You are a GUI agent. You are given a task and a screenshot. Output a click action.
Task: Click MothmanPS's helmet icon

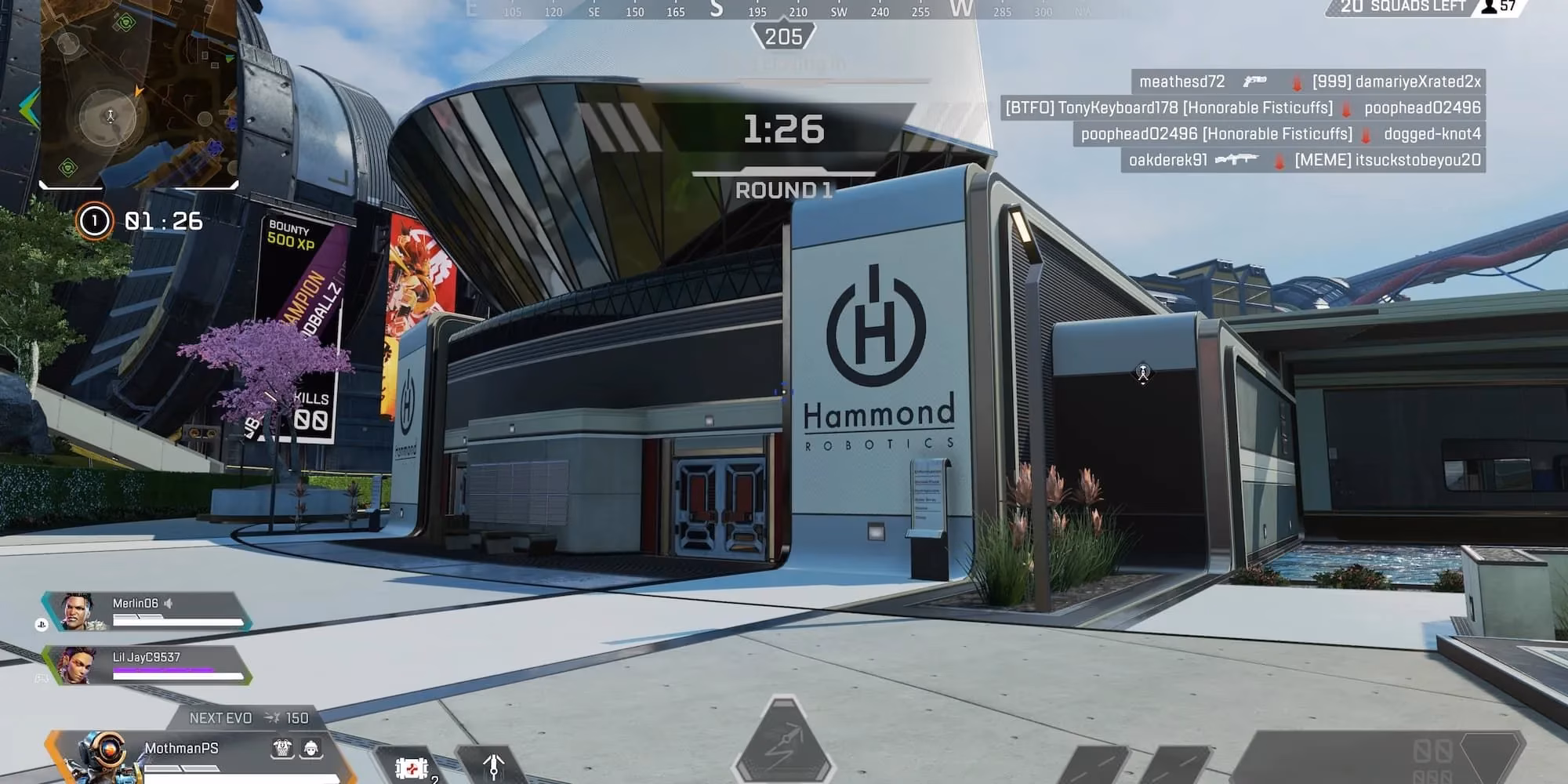(x=310, y=749)
